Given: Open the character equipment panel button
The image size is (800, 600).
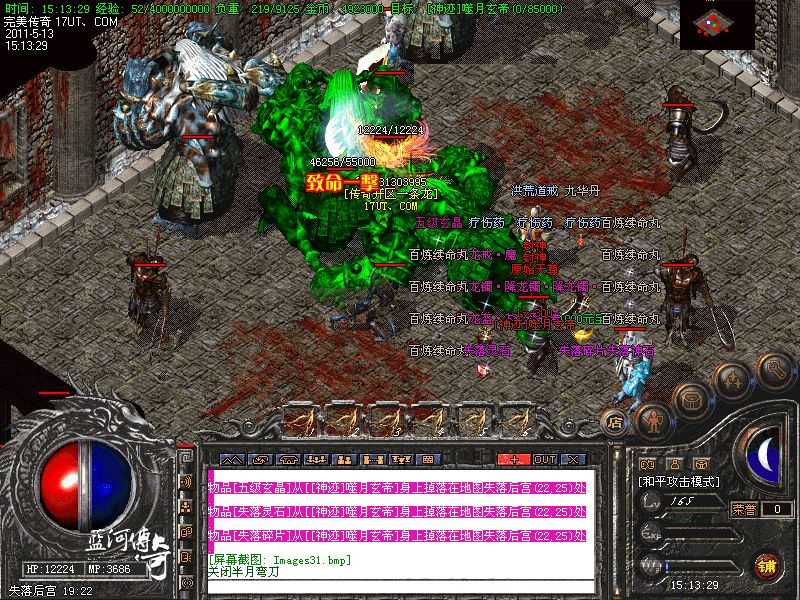Looking at the screenshot, I should click(655, 420).
